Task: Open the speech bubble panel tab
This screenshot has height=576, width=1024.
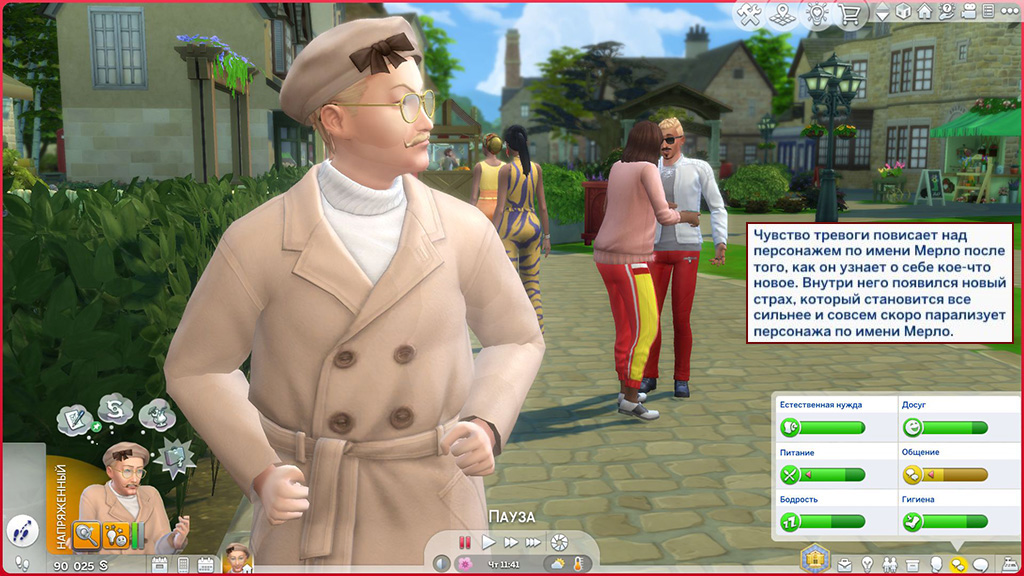Action: click(x=980, y=564)
